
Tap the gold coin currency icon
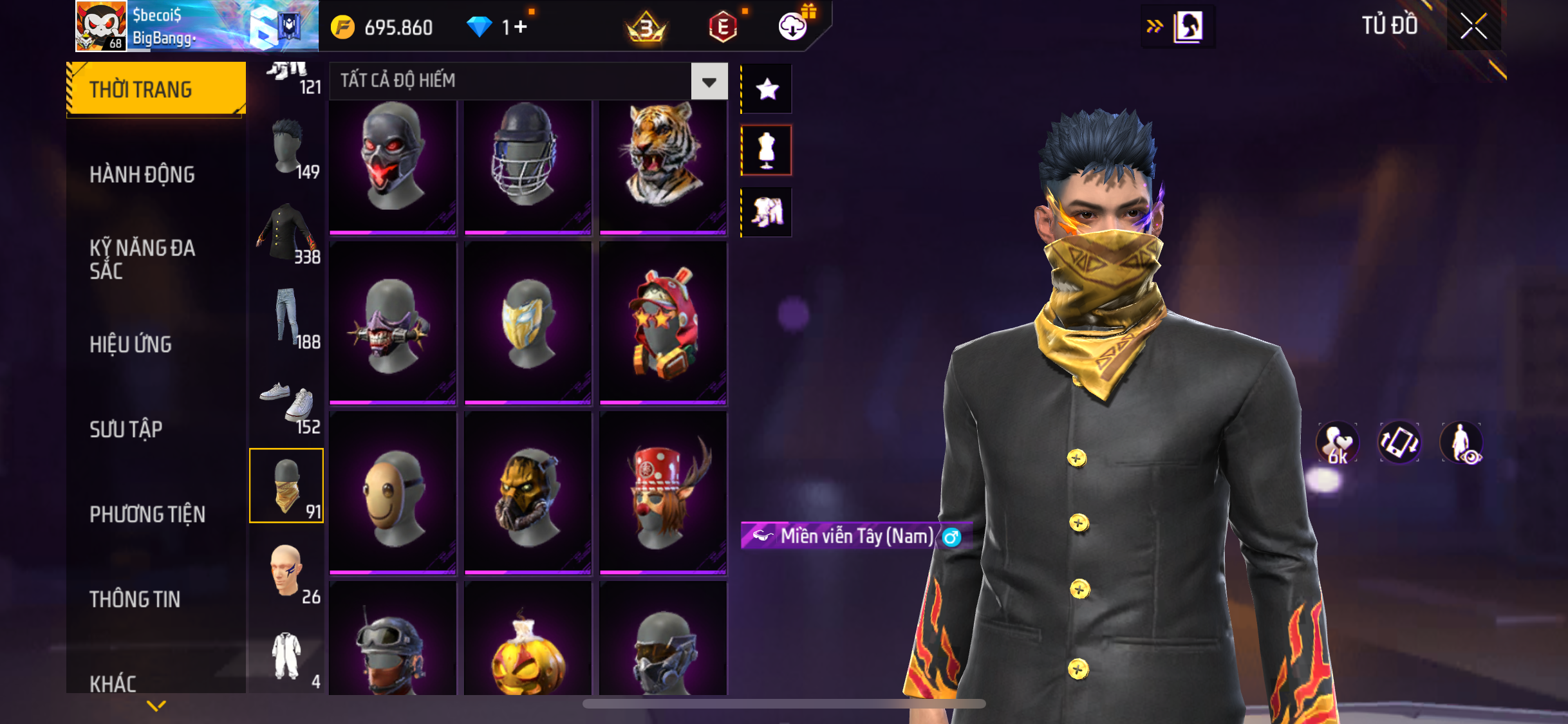342,27
